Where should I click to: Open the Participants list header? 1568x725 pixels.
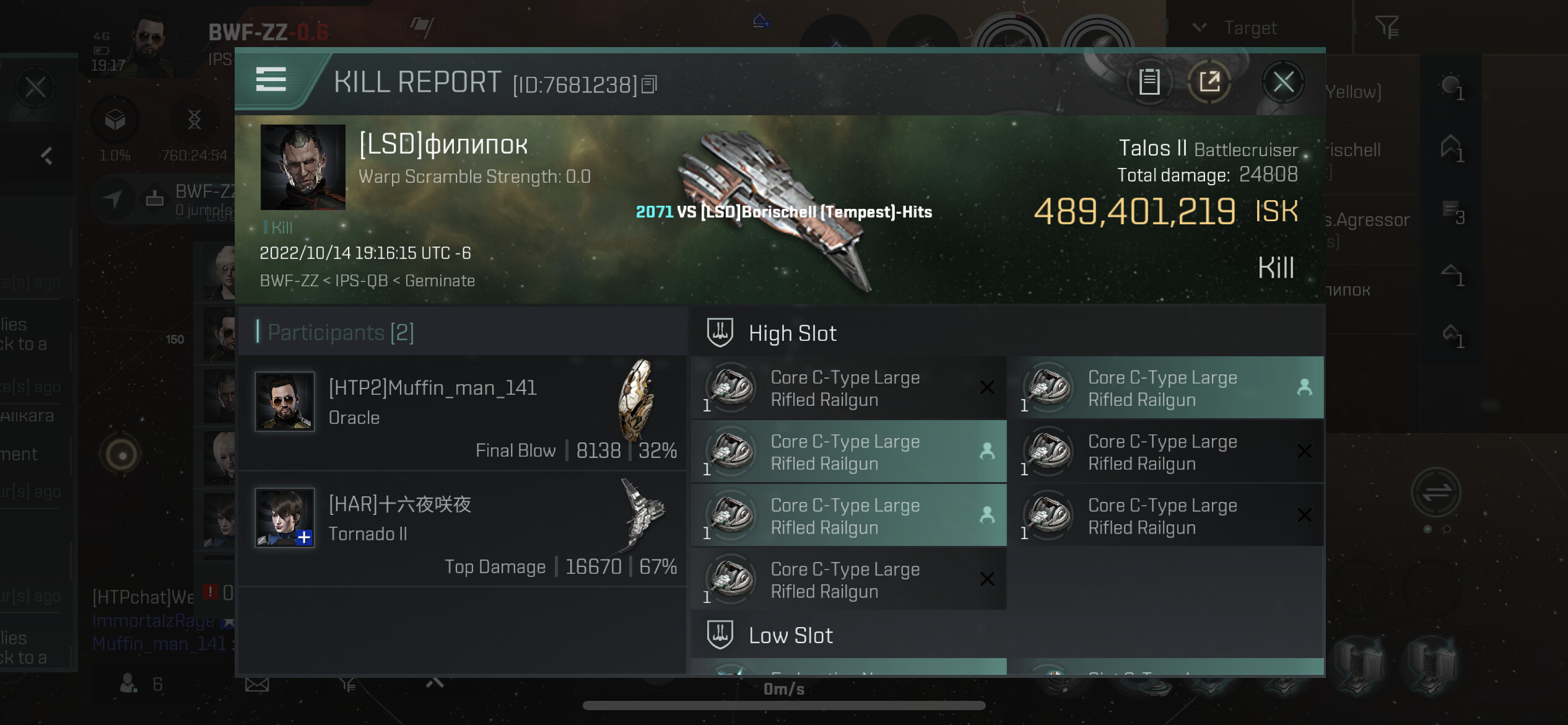point(341,333)
